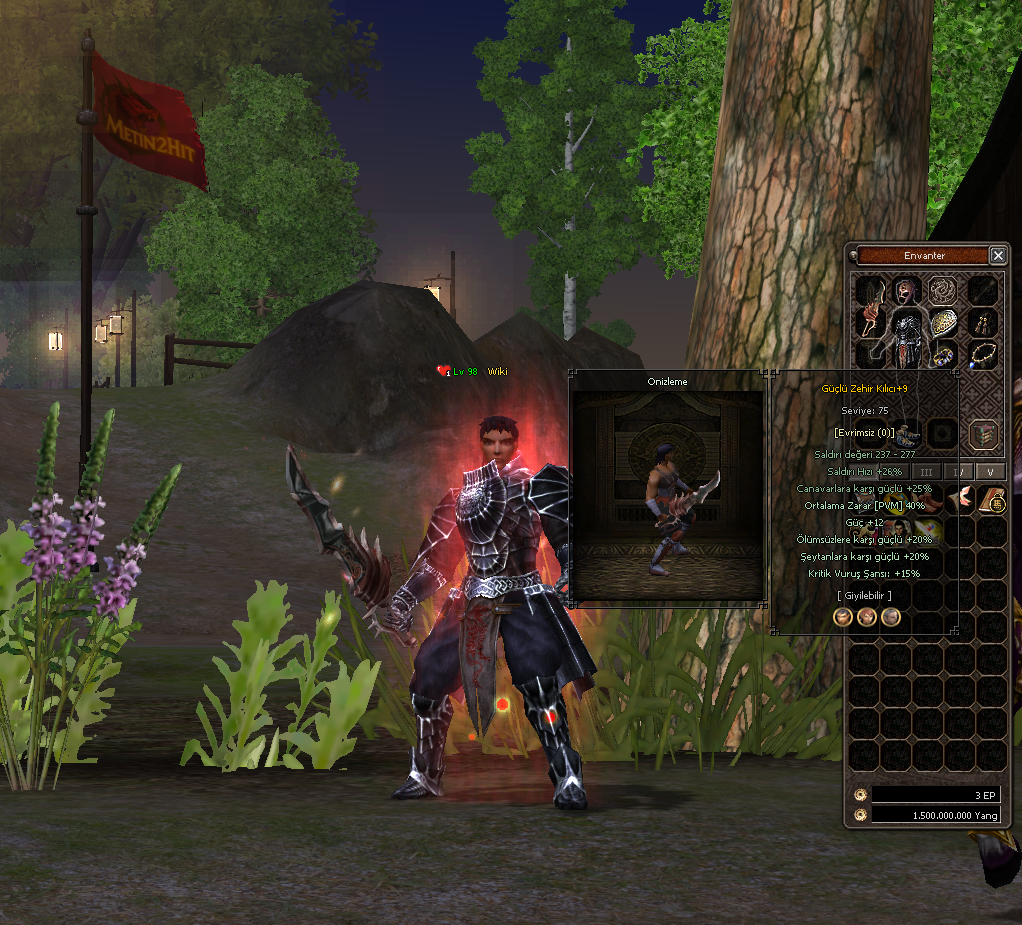Switch to inventory page III
The height and width of the screenshot is (925, 1022).
(x=926, y=472)
